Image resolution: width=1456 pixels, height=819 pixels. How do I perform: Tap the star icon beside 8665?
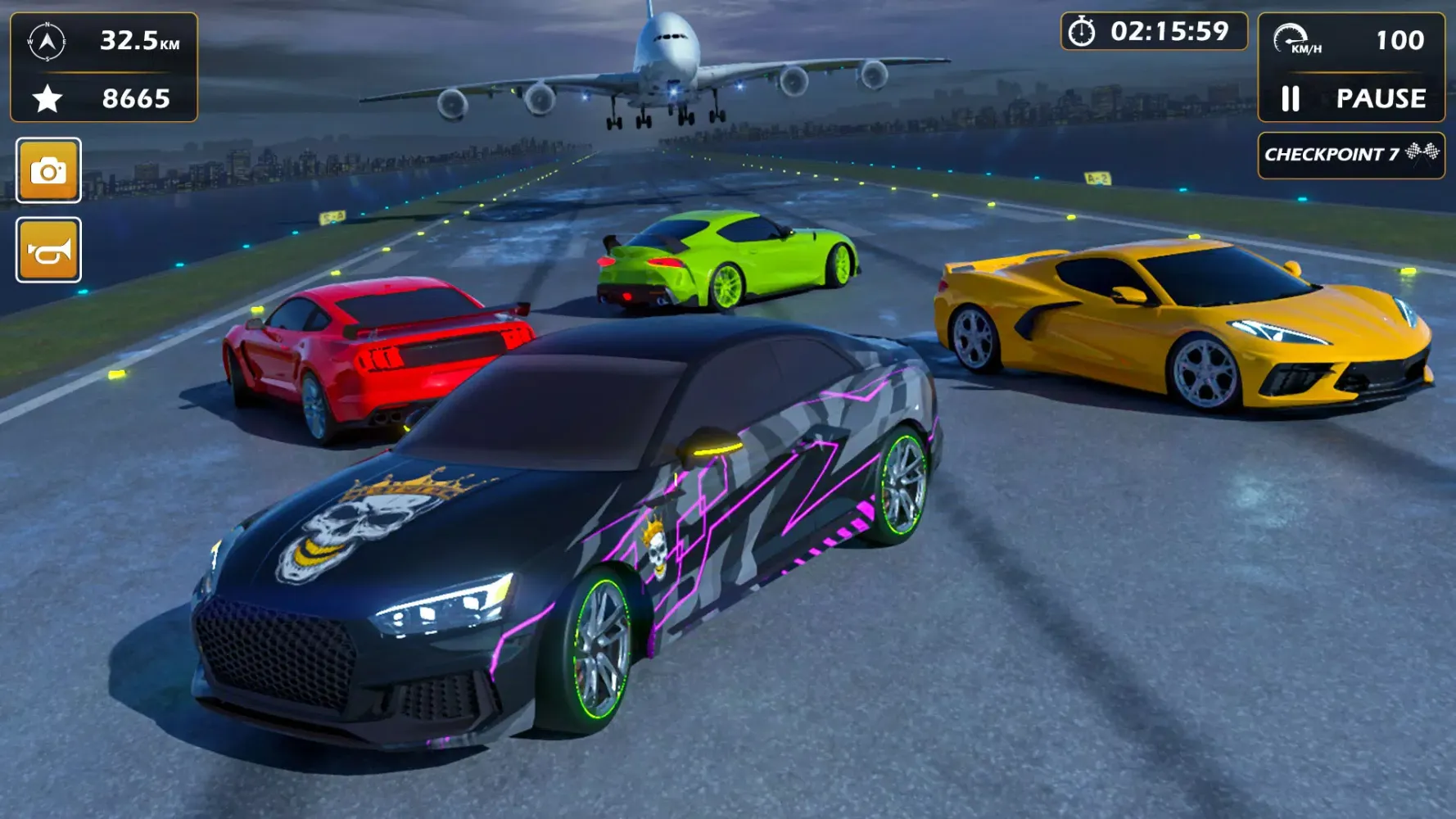click(x=49, y=98)
